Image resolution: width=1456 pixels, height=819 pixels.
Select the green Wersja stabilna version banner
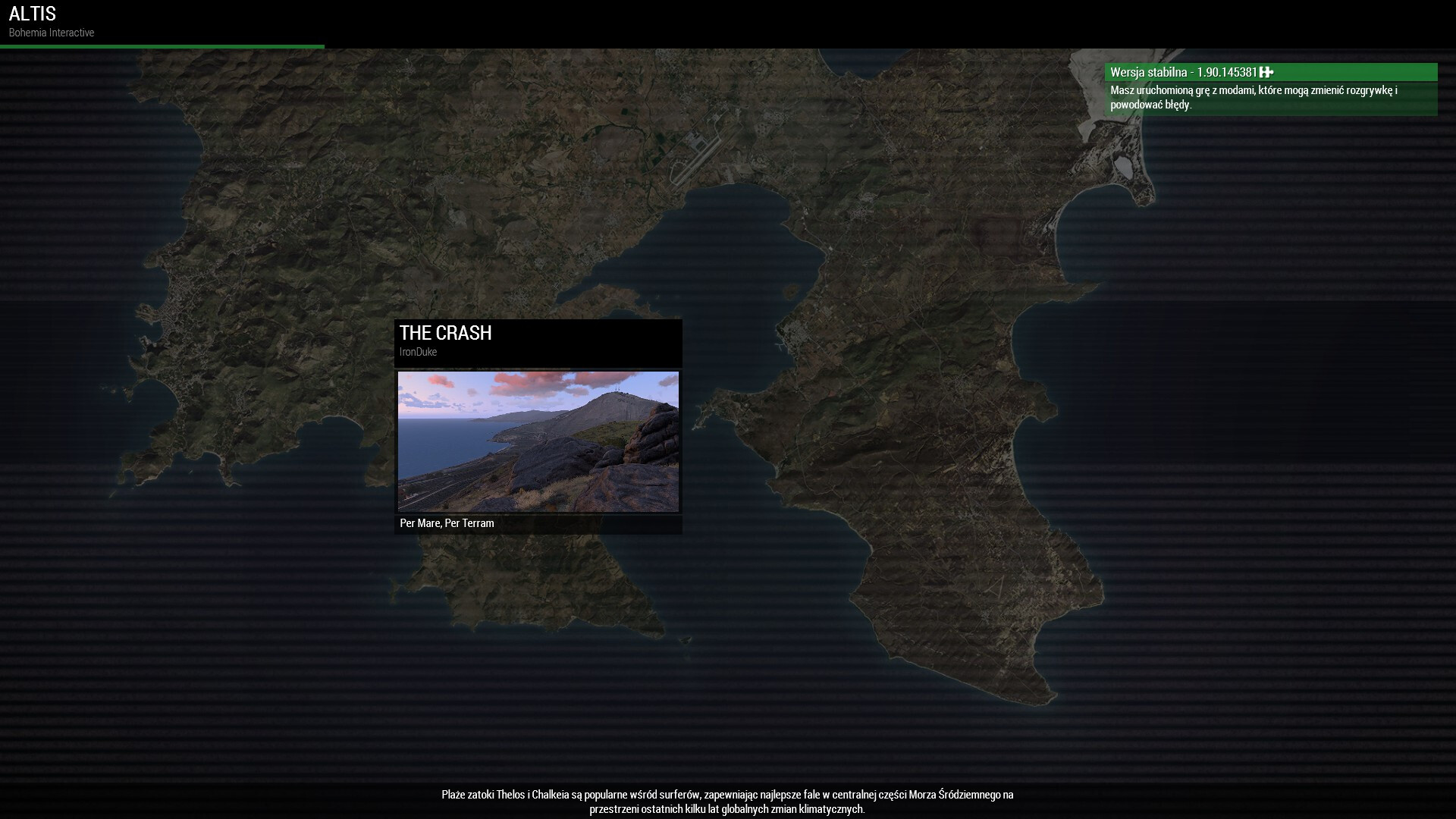[x=1270, y=72]
